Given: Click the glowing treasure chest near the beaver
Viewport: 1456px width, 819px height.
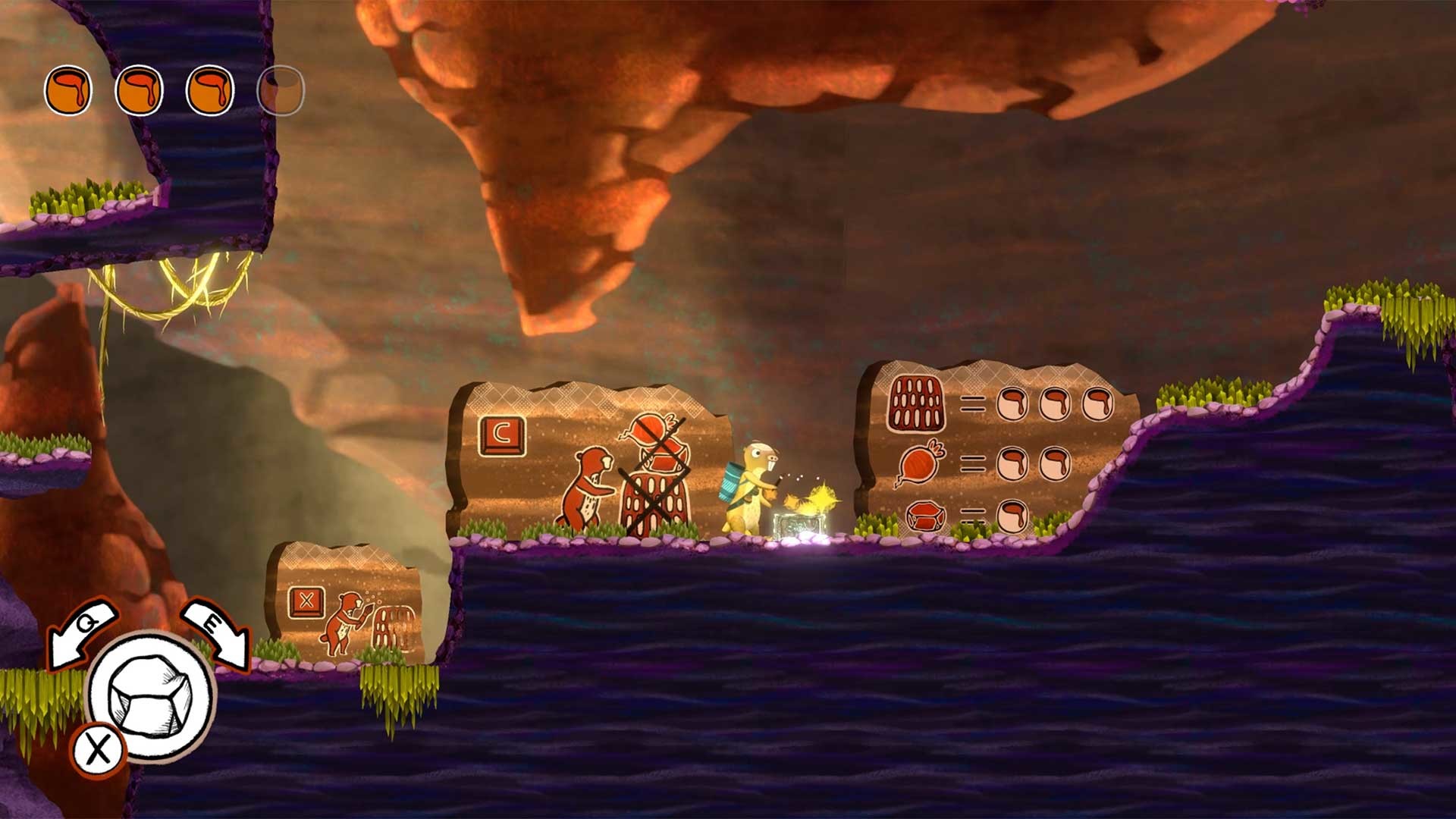Looking at the screenshot, I should 799,523.
